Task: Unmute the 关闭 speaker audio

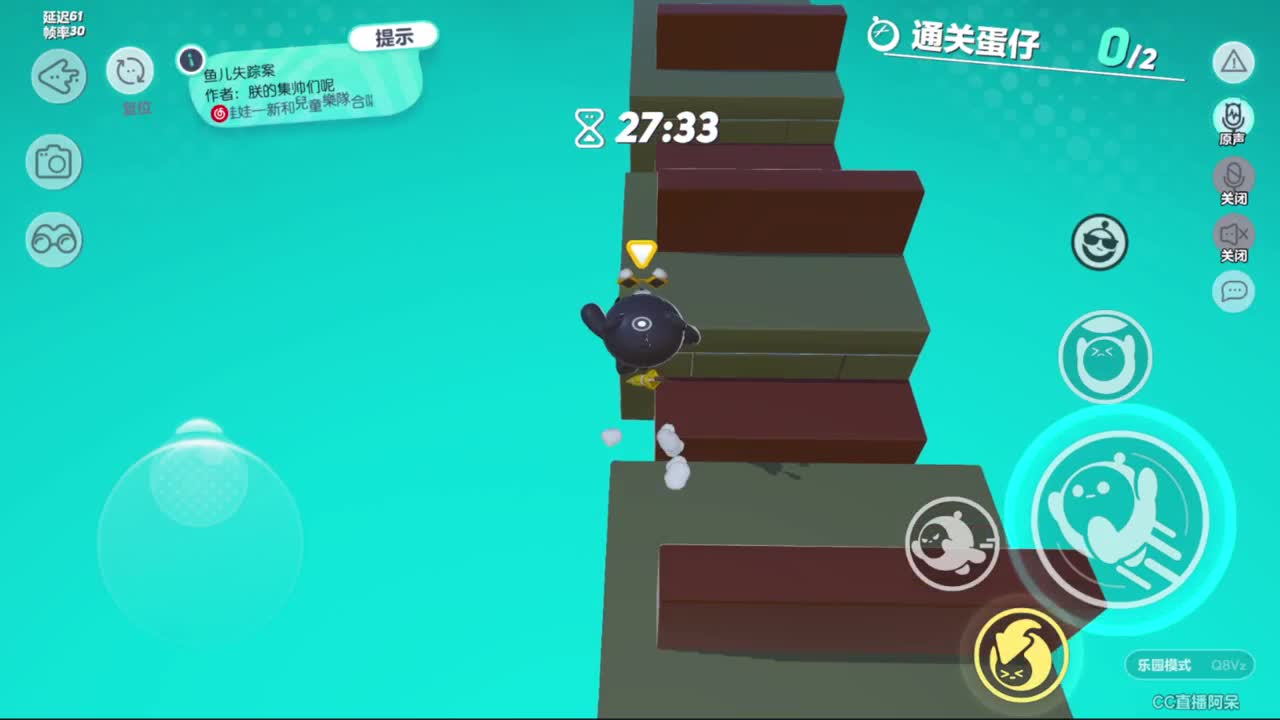Action: point(1233,235)
